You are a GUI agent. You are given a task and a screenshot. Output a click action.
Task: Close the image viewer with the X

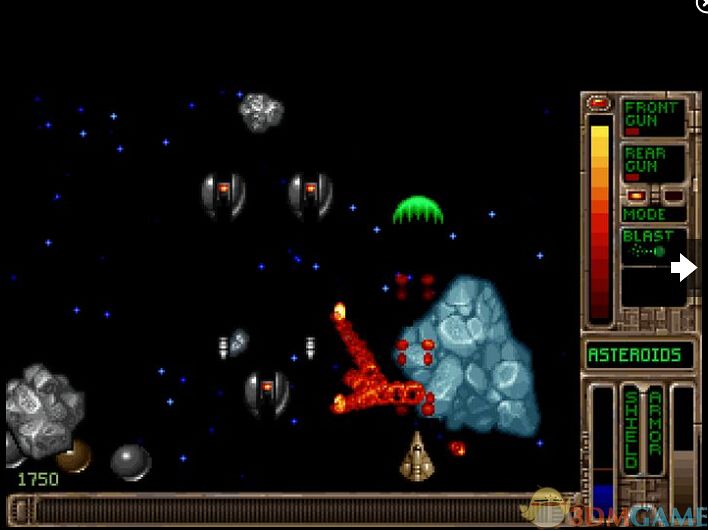point(702,5)
